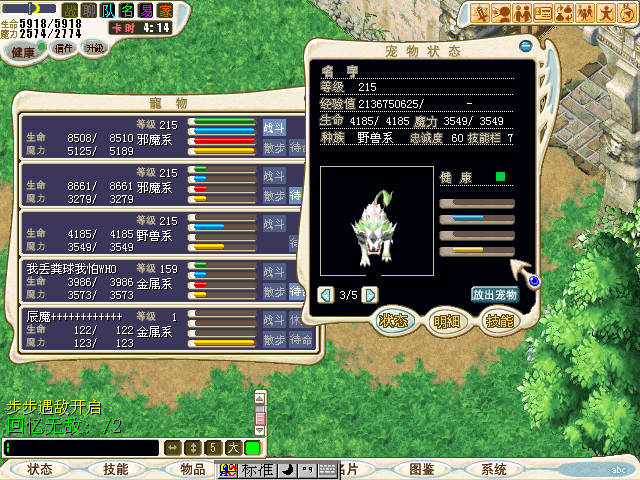Show the next pet with right arrow

[x=370, y=295]
